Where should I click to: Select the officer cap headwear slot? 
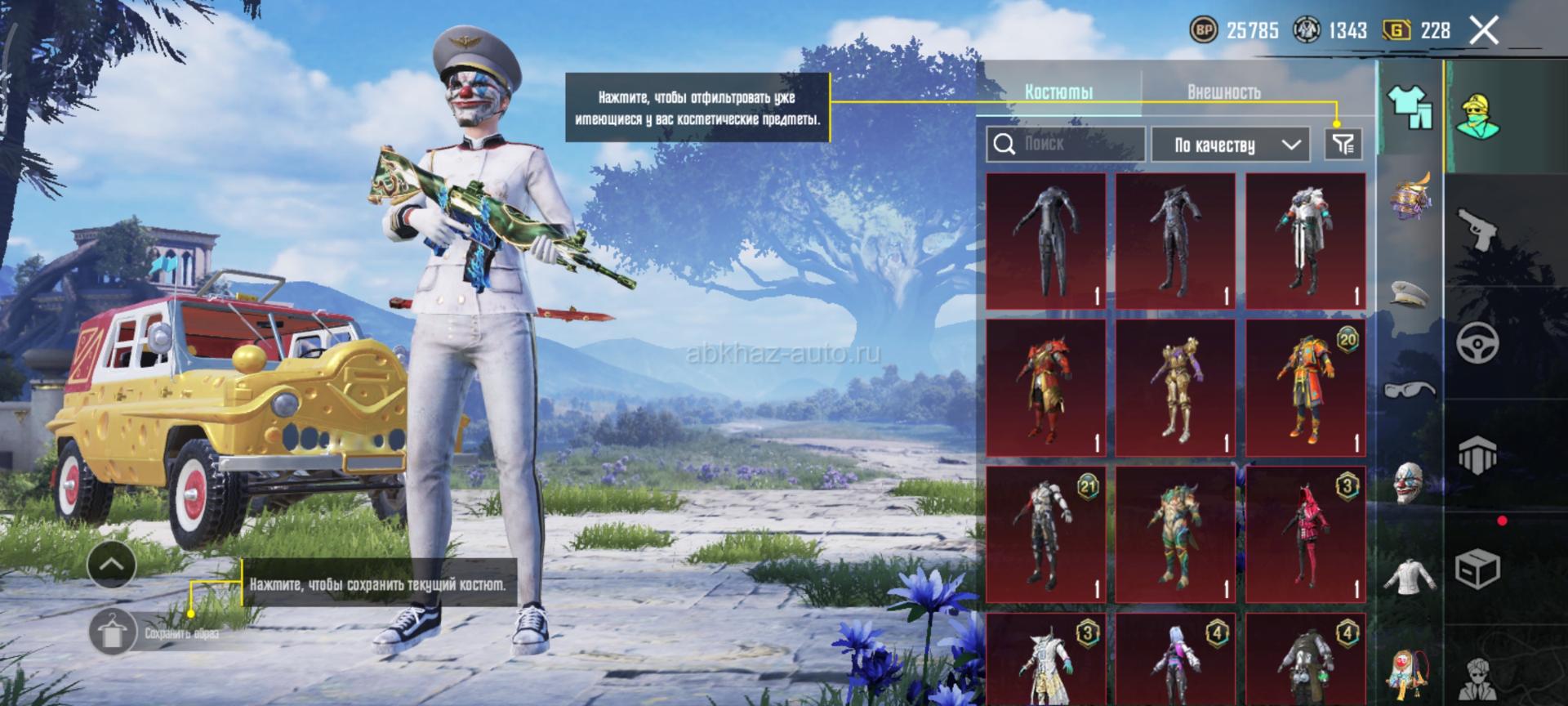1409,294
